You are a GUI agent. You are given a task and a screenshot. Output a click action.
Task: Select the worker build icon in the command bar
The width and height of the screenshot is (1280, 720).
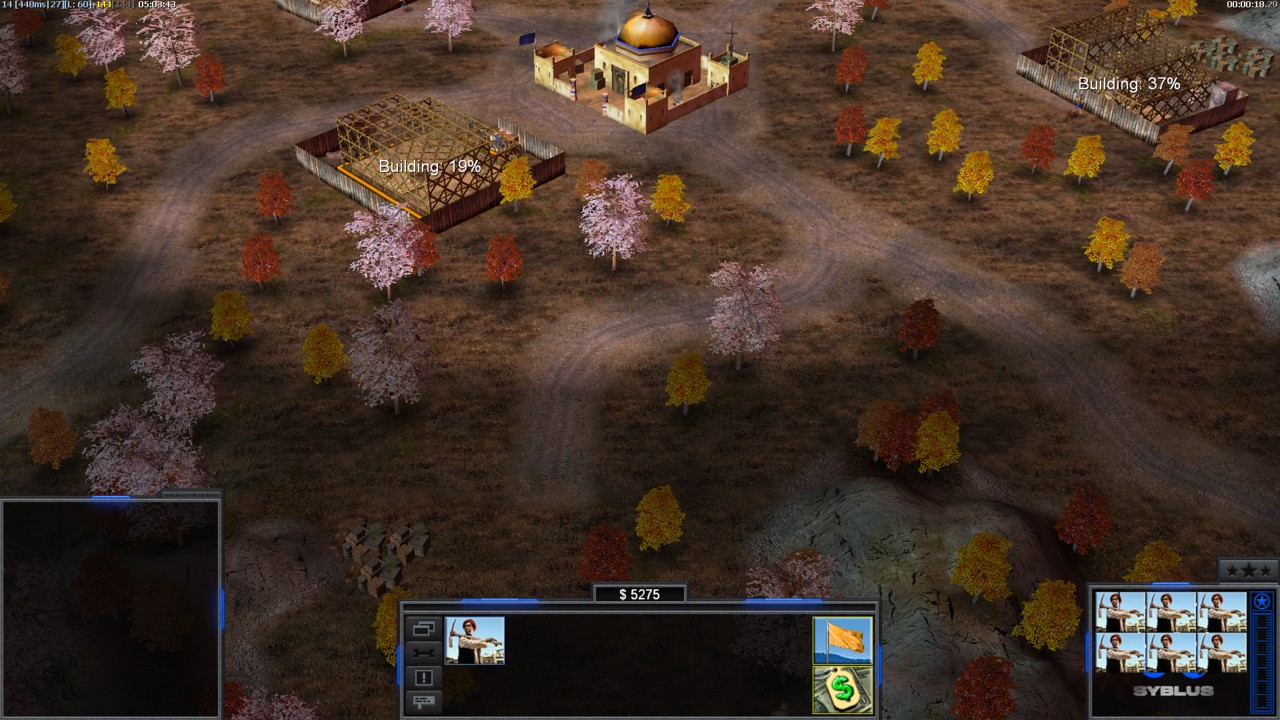(x=475, y=641)
